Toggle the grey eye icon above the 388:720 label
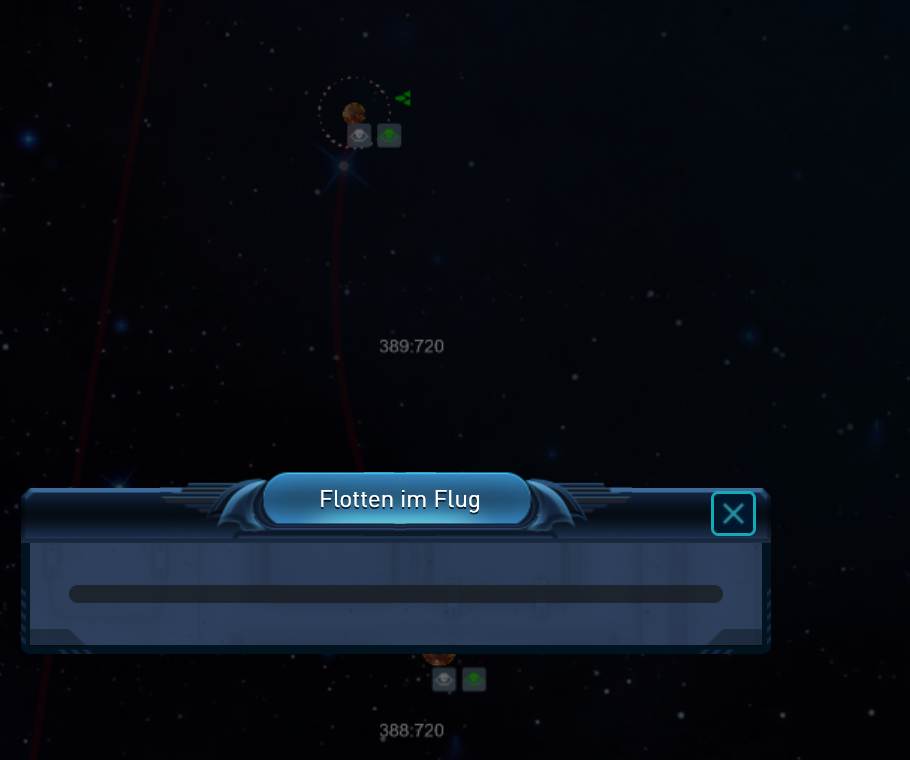Screen dimensions: 910x760 (x=444, y=680)
